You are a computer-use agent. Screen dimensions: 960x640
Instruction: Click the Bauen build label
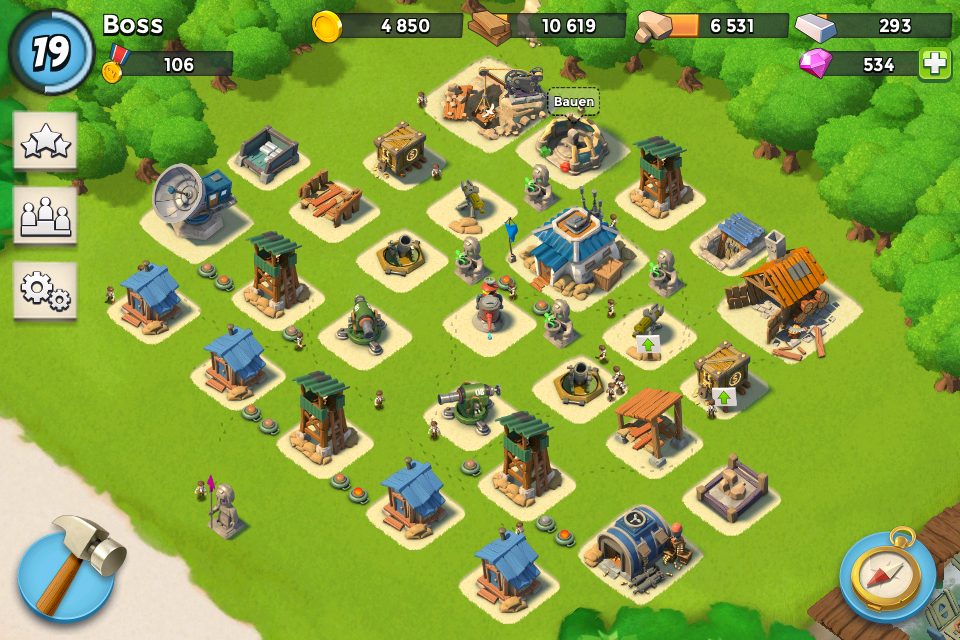coord(573,101)
